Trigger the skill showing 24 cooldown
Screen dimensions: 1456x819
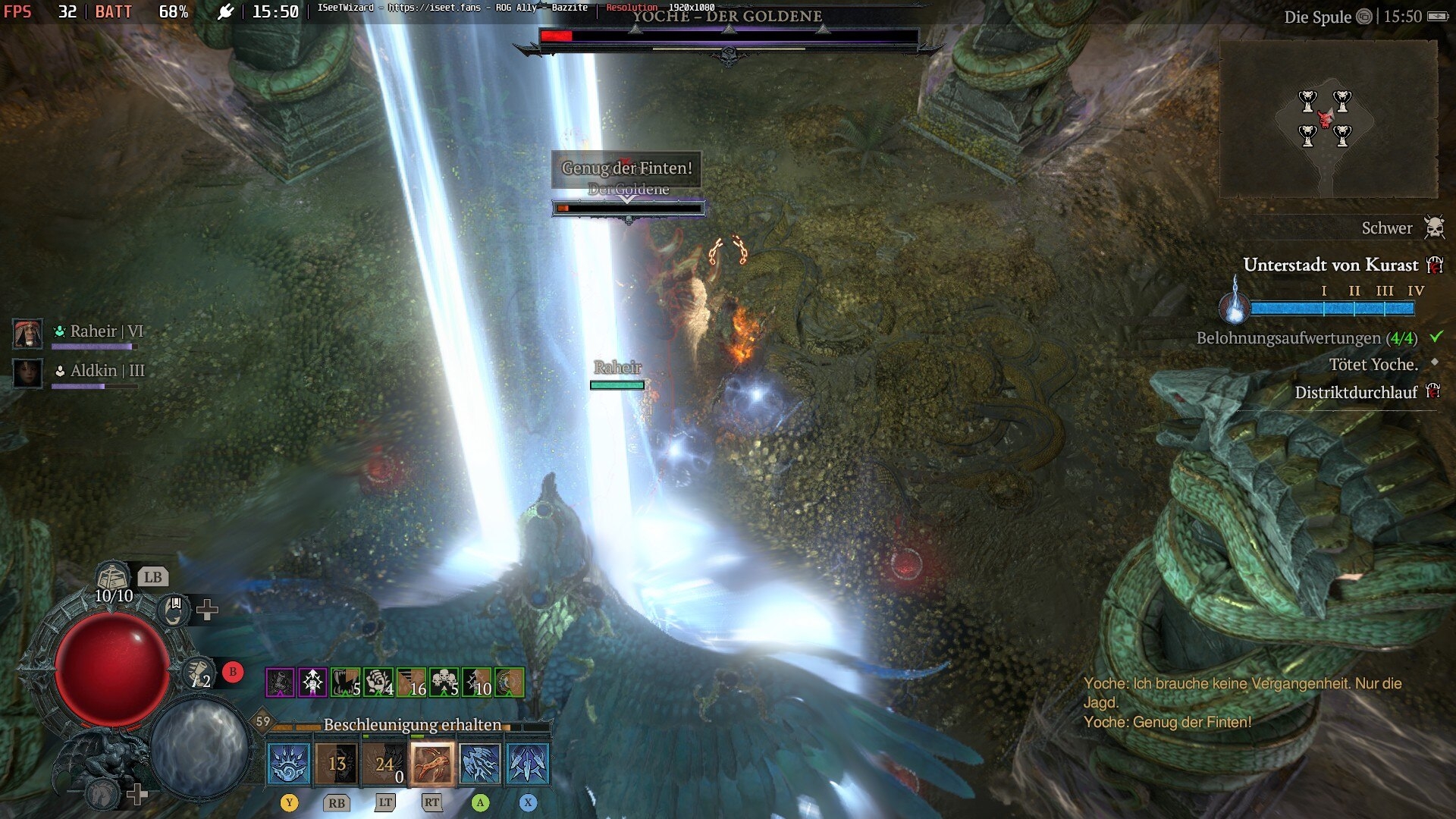[384, 763]
